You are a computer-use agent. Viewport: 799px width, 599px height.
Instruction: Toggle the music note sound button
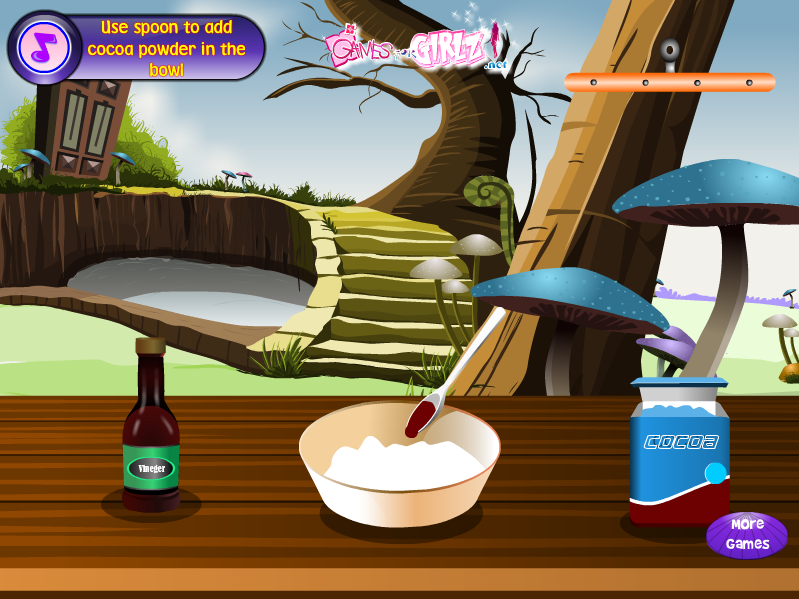[43, 47]
